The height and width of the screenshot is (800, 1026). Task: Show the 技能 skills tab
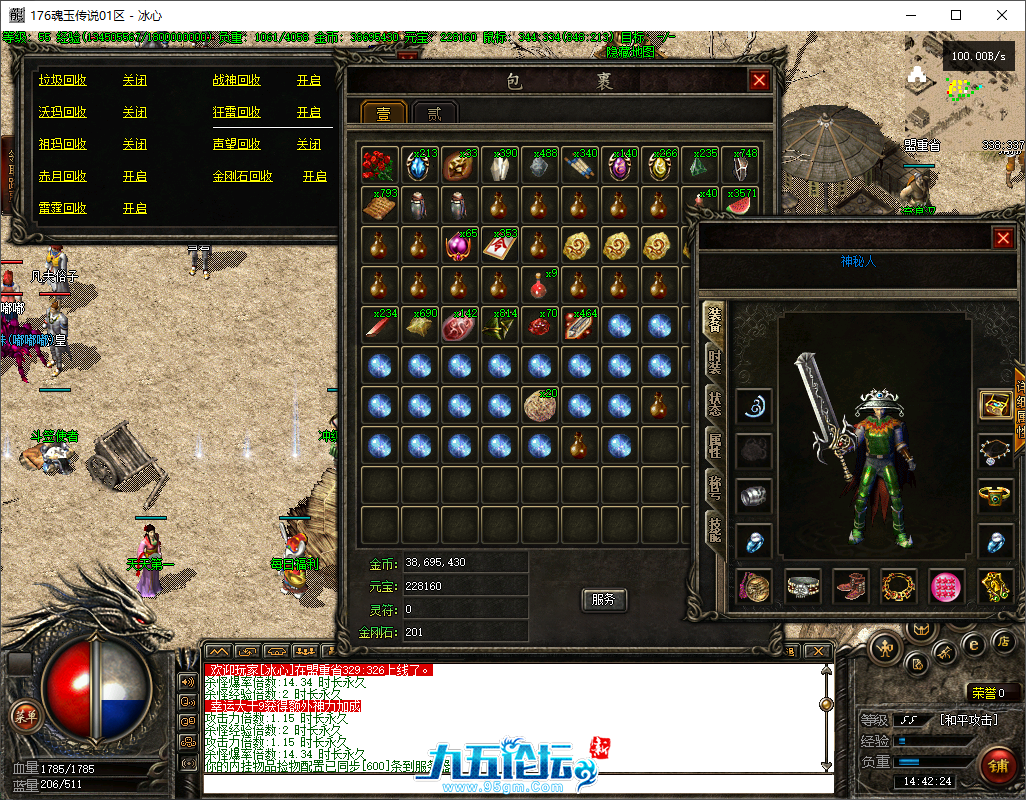pyautogui.click(x=714, y=530)
